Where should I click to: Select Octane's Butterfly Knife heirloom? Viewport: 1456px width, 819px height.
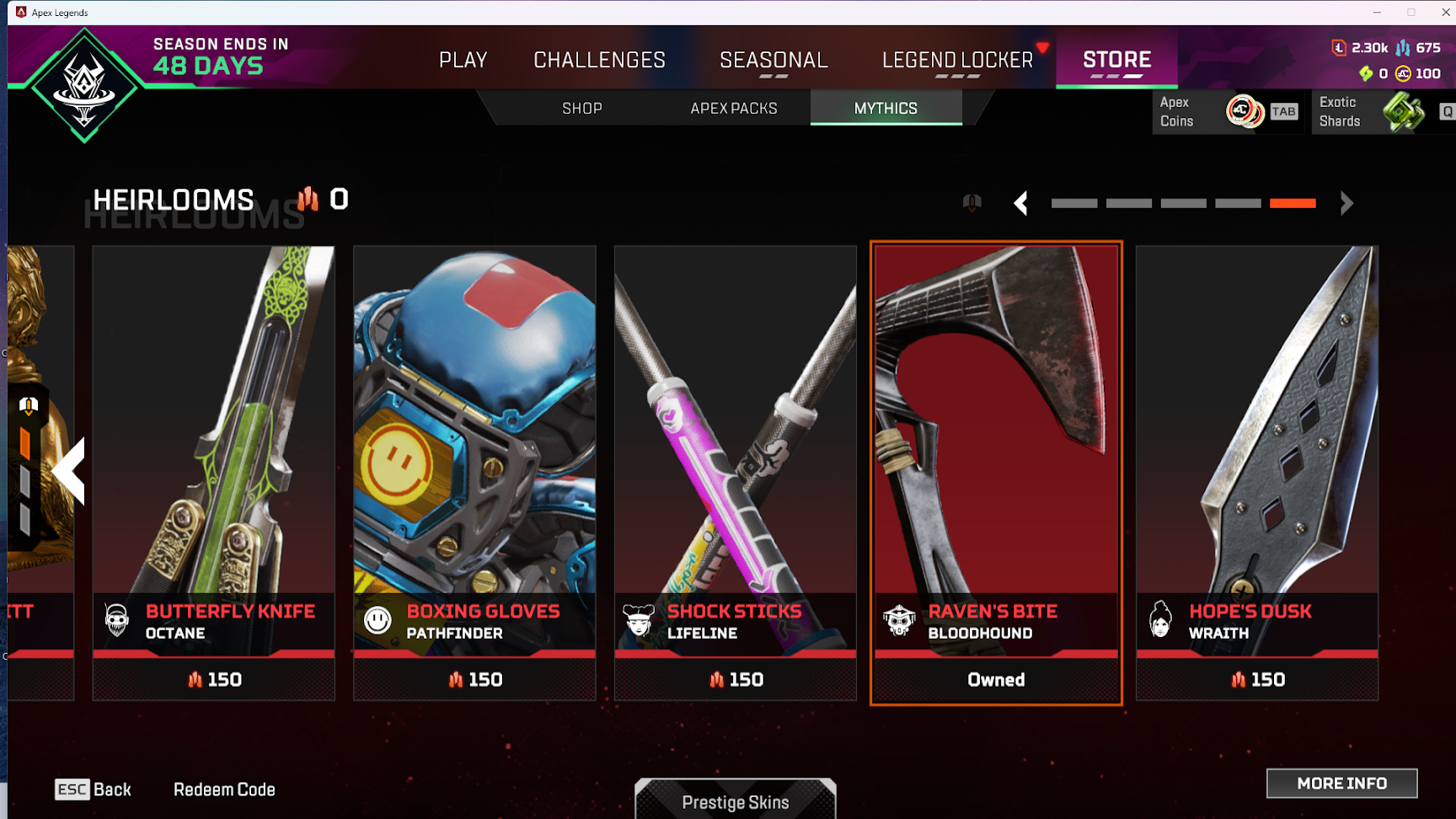click(x=213, y=472)
